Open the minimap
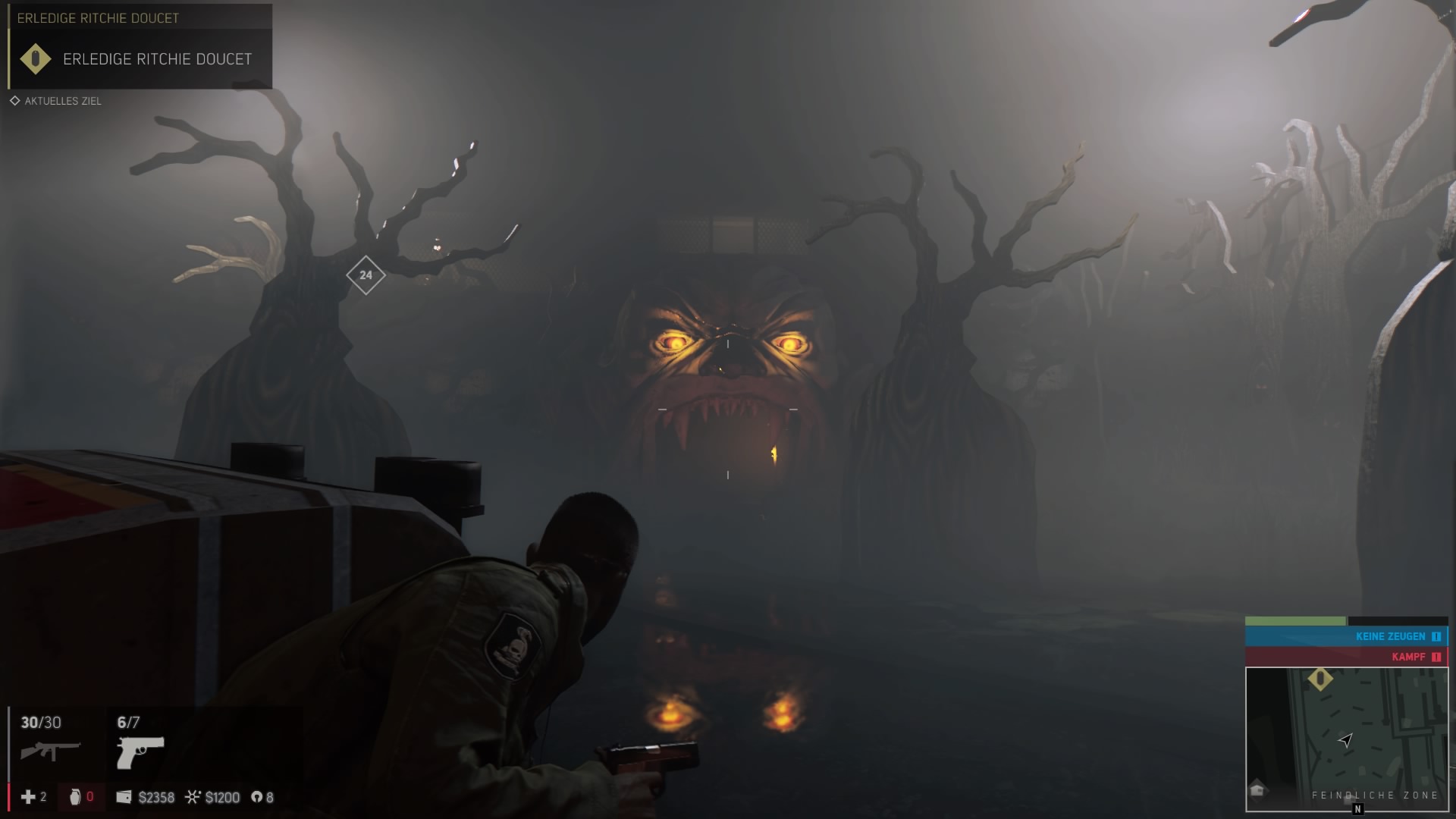This screenshot has width=1456, height=819. pos(1346,739)
